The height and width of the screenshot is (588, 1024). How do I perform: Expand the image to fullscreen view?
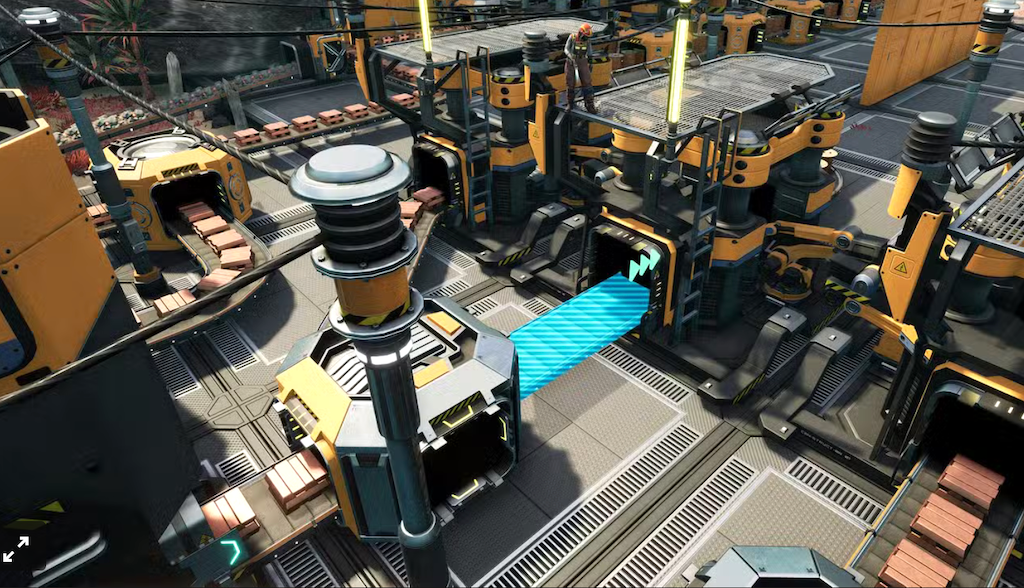16,548
